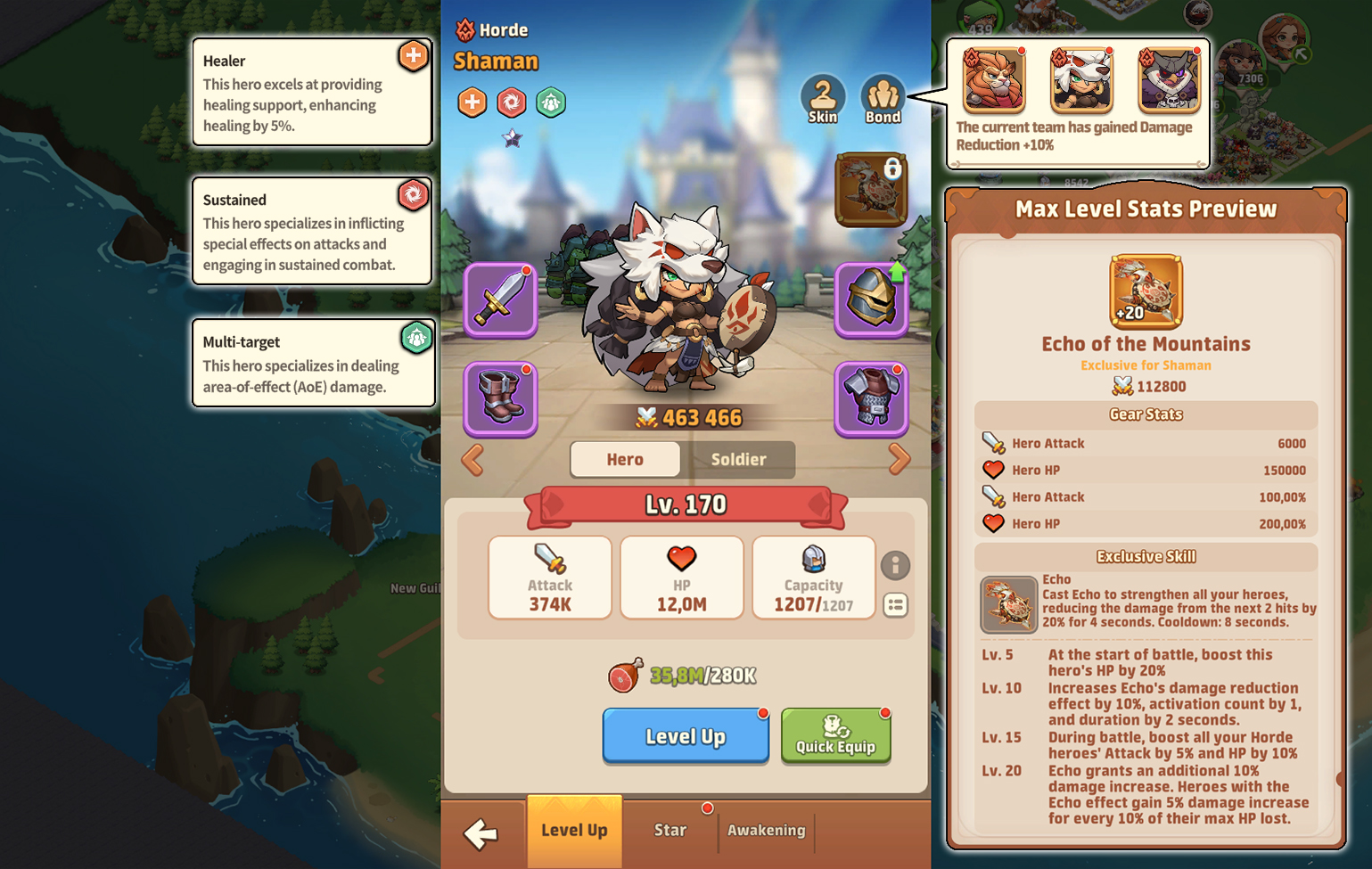1372x869 pixels.
Task: Select the Sustained trait icon
Action: click(x=511, y=102)
